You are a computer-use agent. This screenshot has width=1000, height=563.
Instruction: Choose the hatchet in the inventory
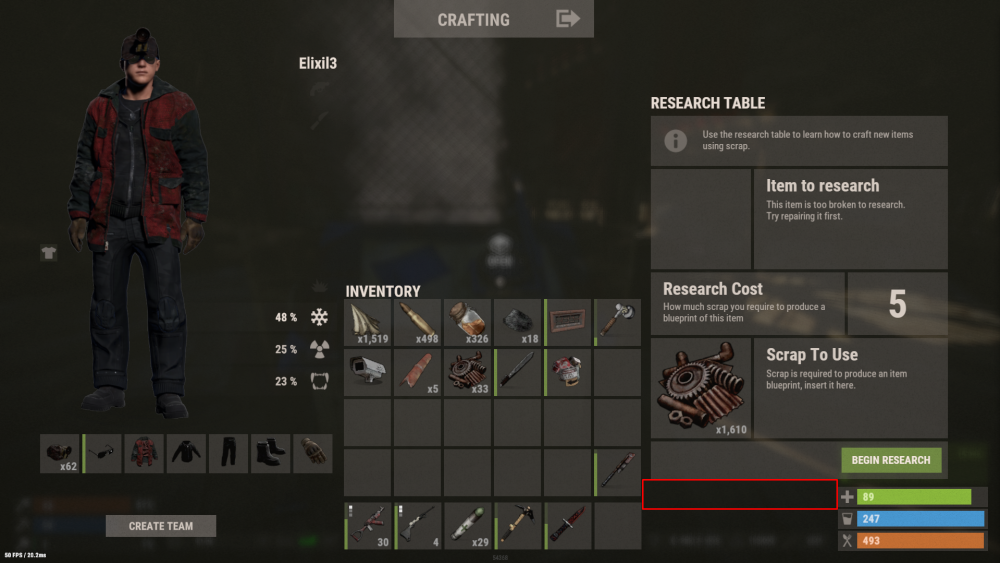click(617, 323)
